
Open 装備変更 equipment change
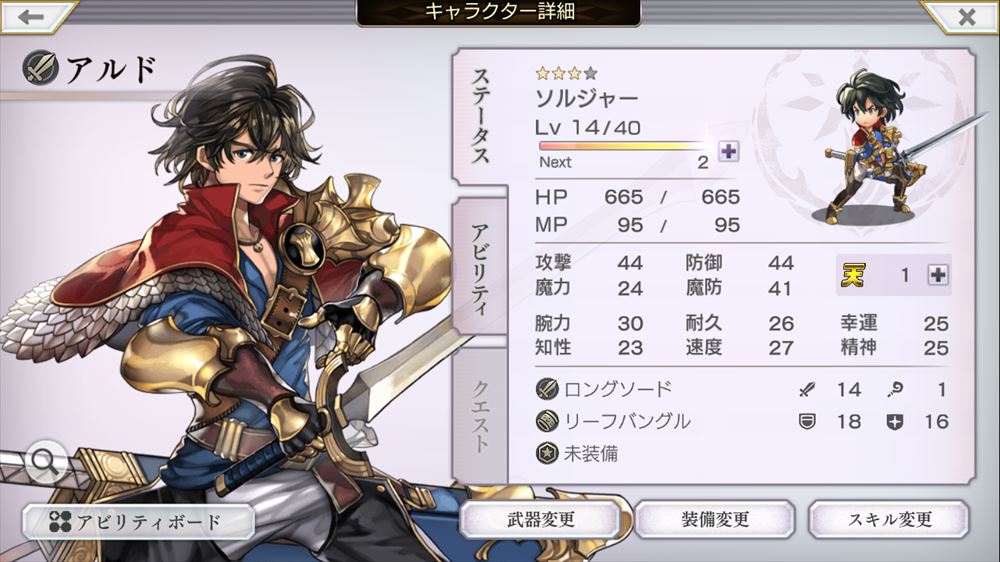[x=715, y=520]
